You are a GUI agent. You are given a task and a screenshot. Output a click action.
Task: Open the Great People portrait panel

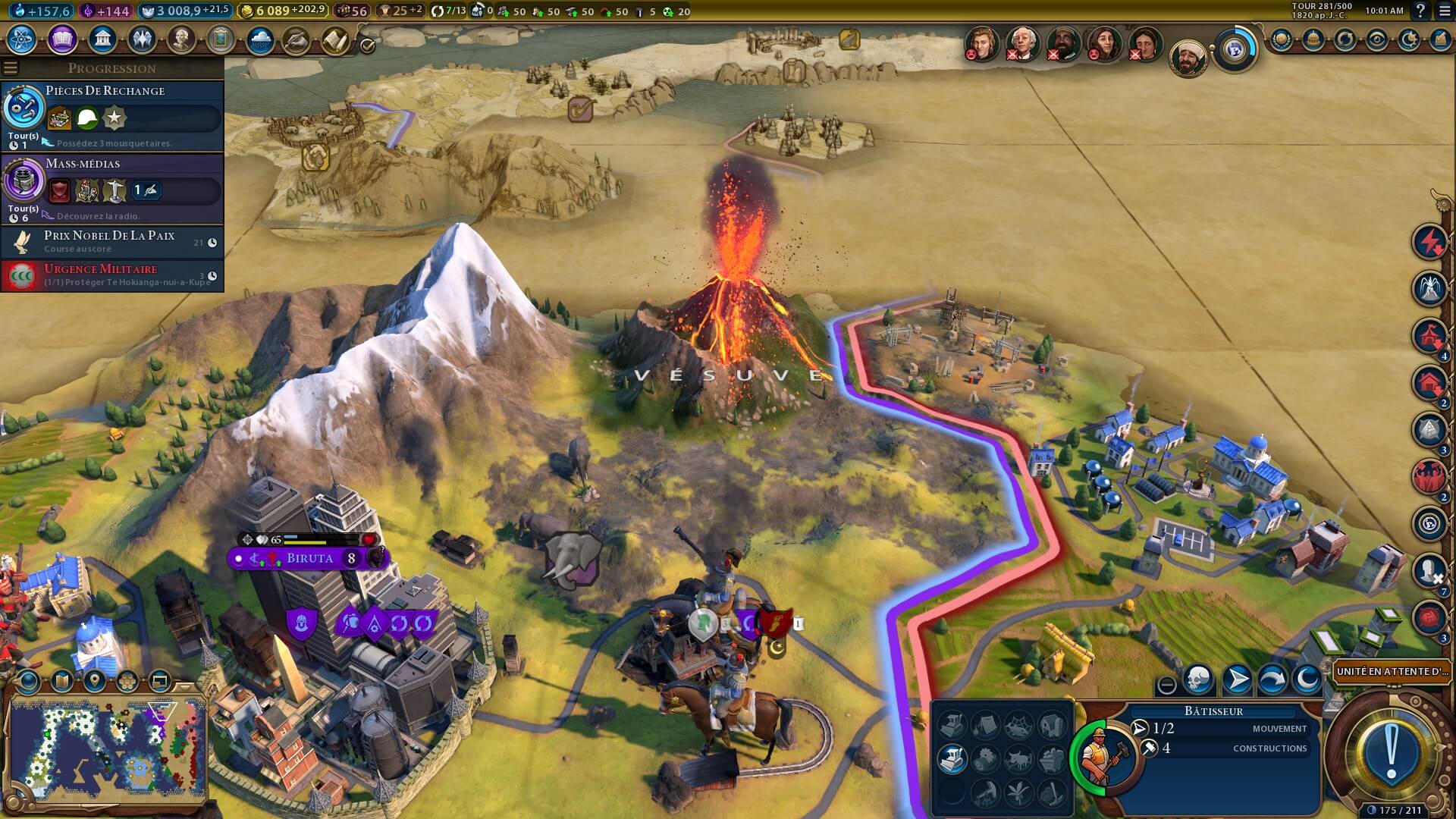[x=181, y=39]
